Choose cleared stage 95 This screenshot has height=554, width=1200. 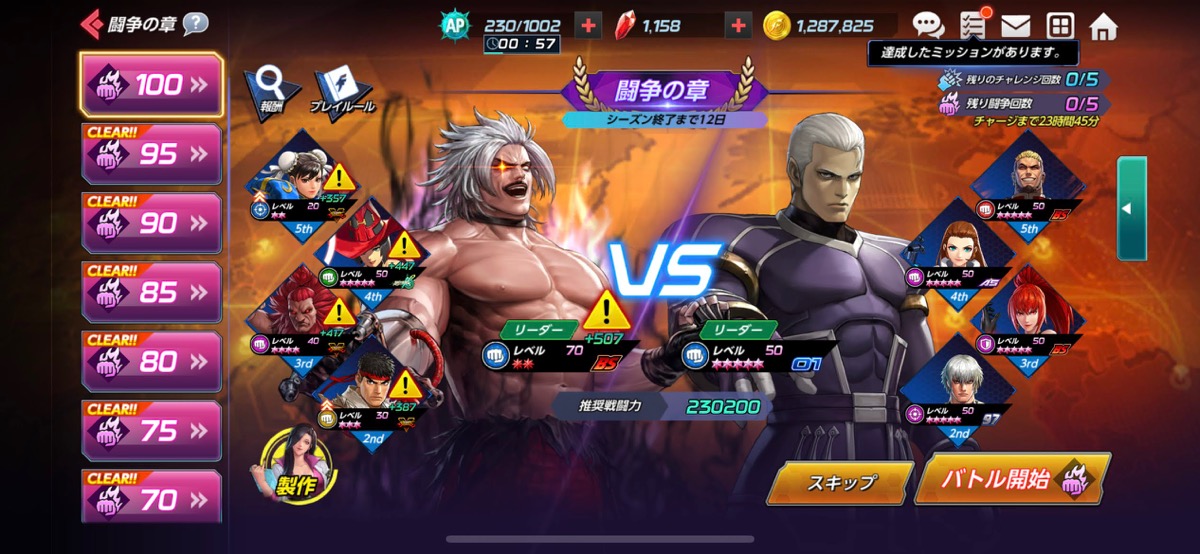point(151,154)
